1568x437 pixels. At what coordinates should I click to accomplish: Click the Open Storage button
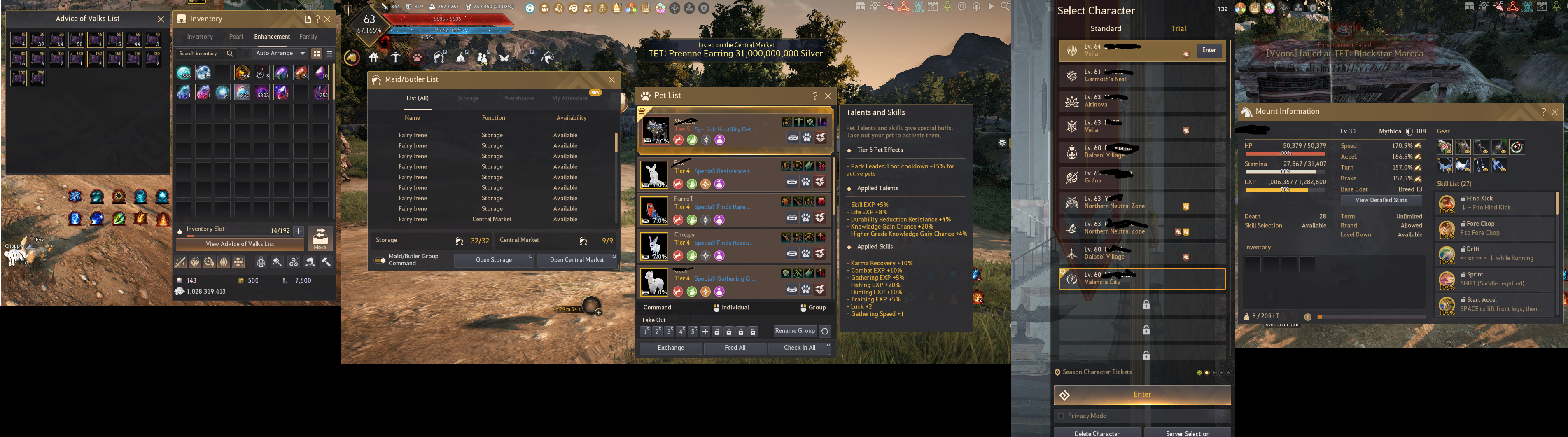[x=494, y=260]
